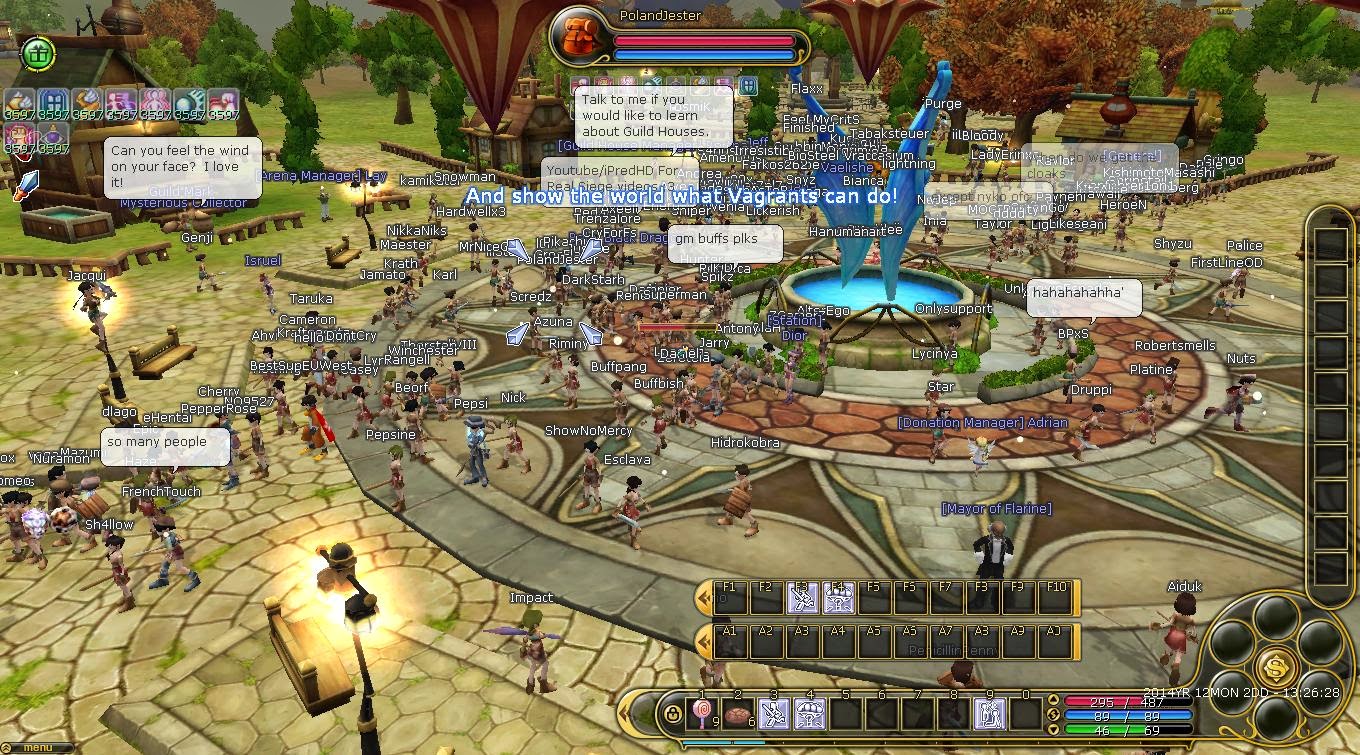
Task: Click the yellow SP arrow toggle beside the stat bars
Action: click(1054, 714)
